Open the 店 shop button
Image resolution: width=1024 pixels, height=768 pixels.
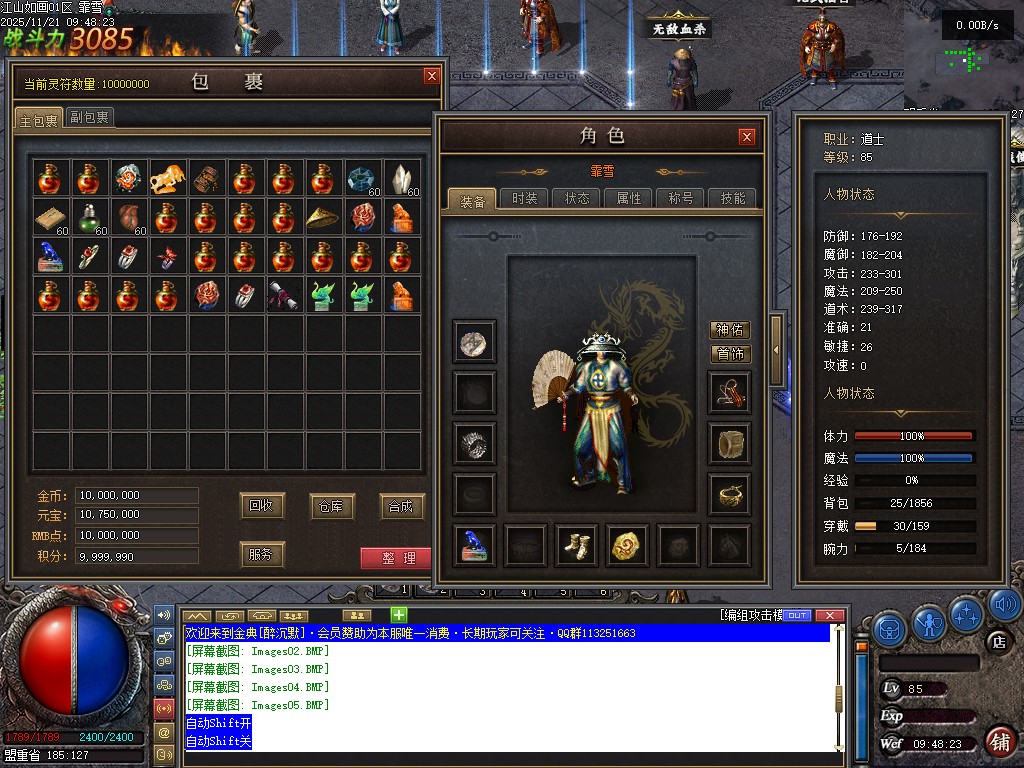[x=996, y=641]
